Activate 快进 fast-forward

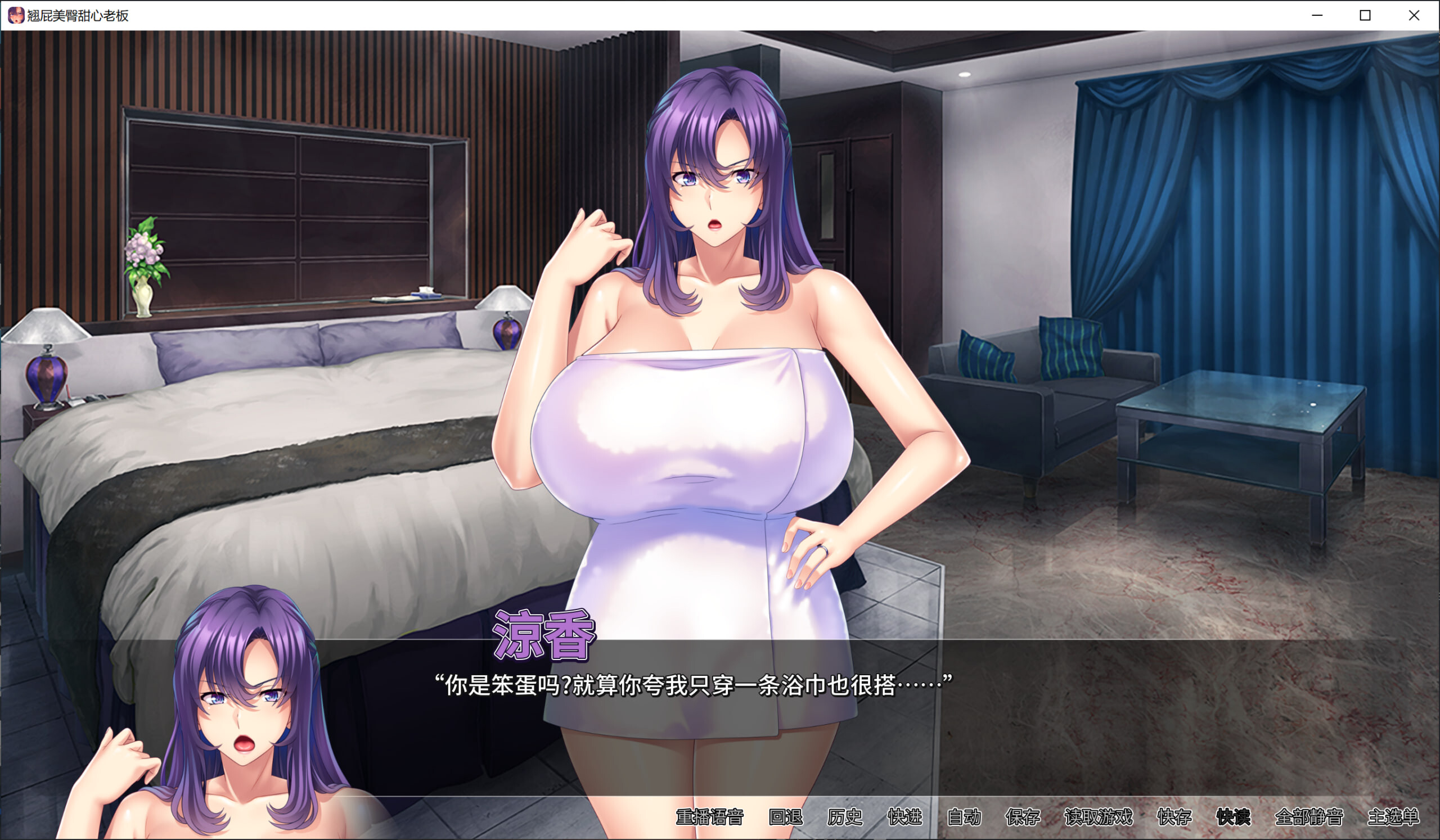click(x=904, y=817)
